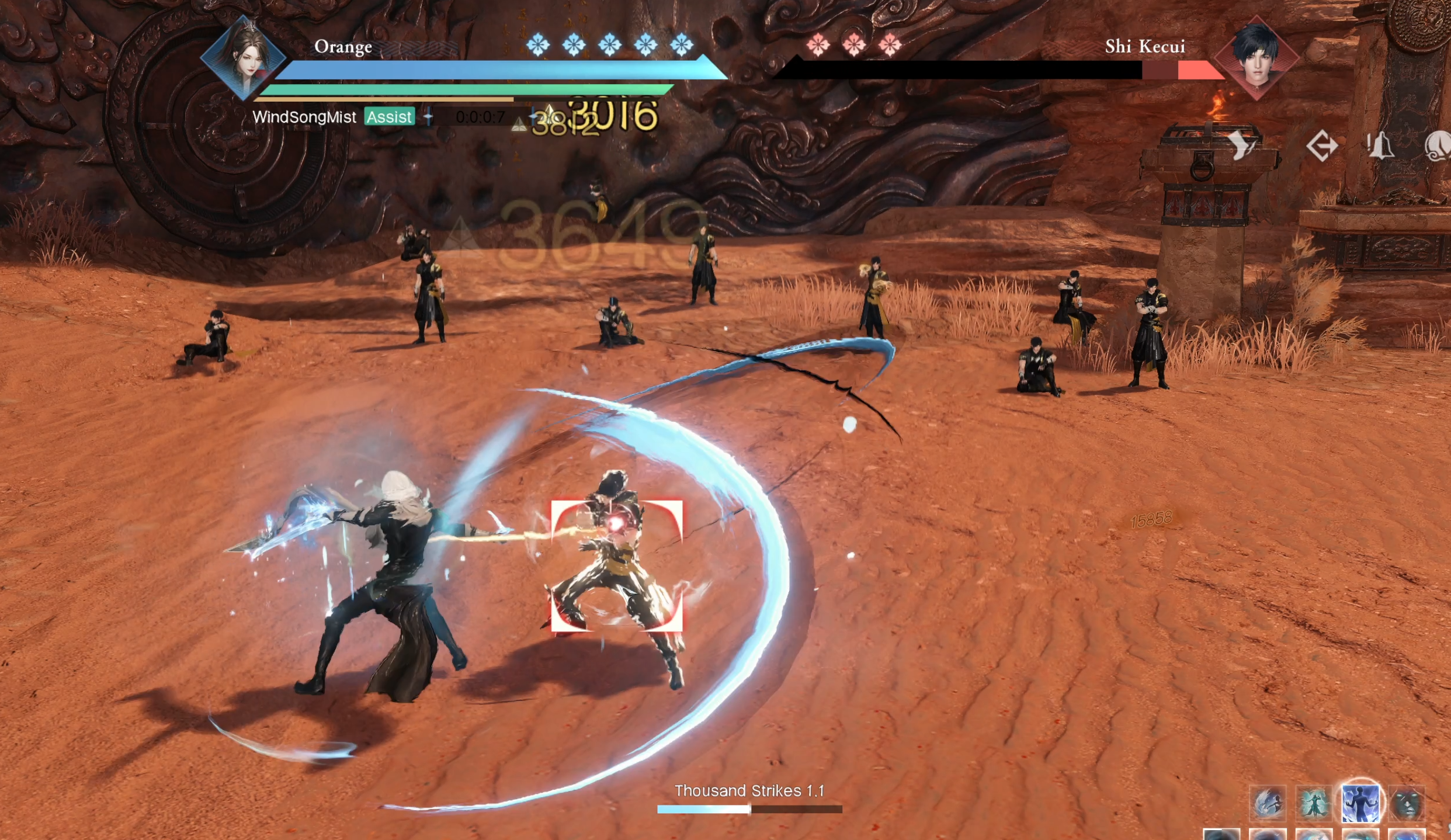Select Orange's character portrait
Screen dimensions: 1451x840
click(244, 58)
